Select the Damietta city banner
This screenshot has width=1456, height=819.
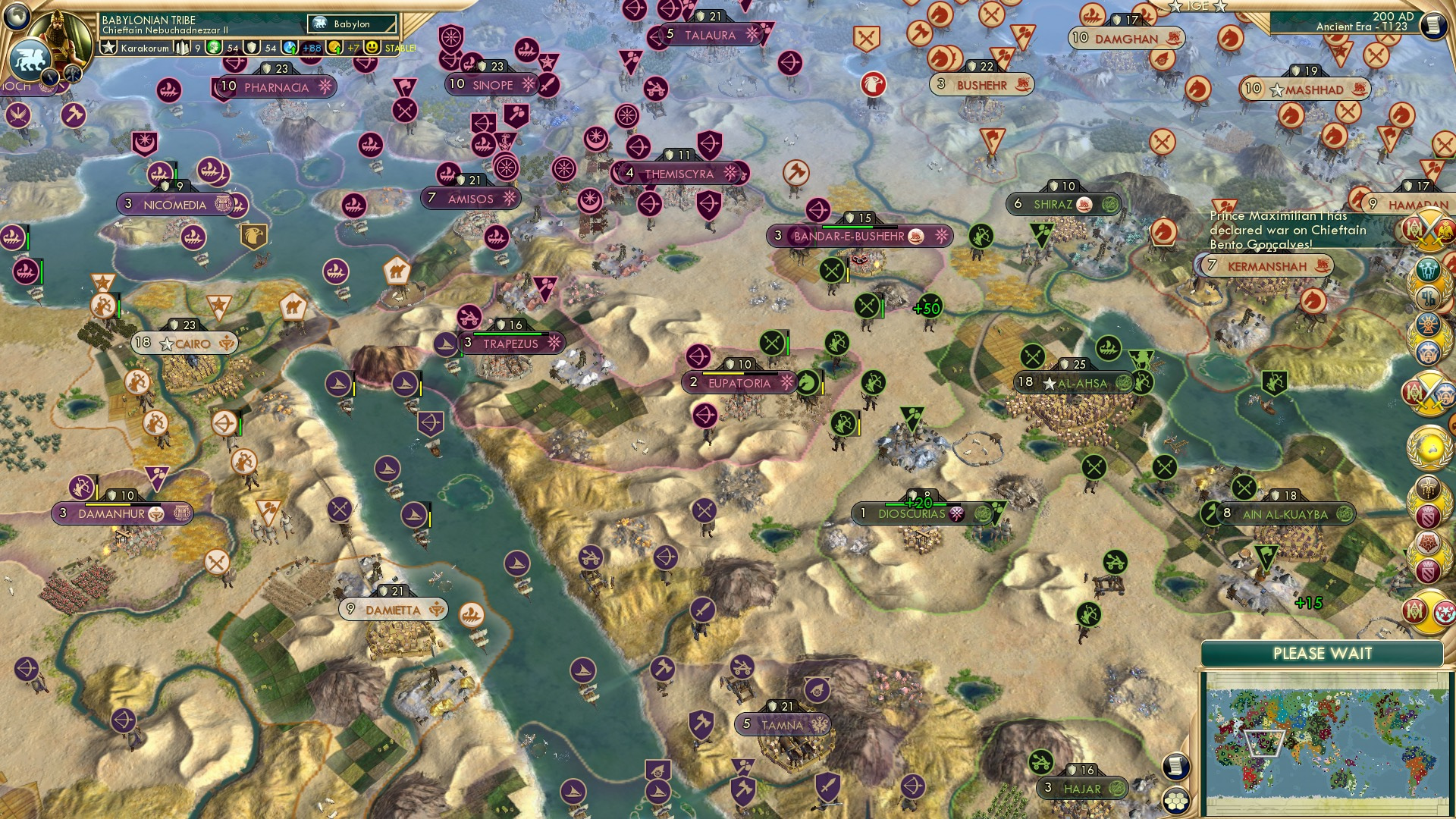[x=394, y=608]
